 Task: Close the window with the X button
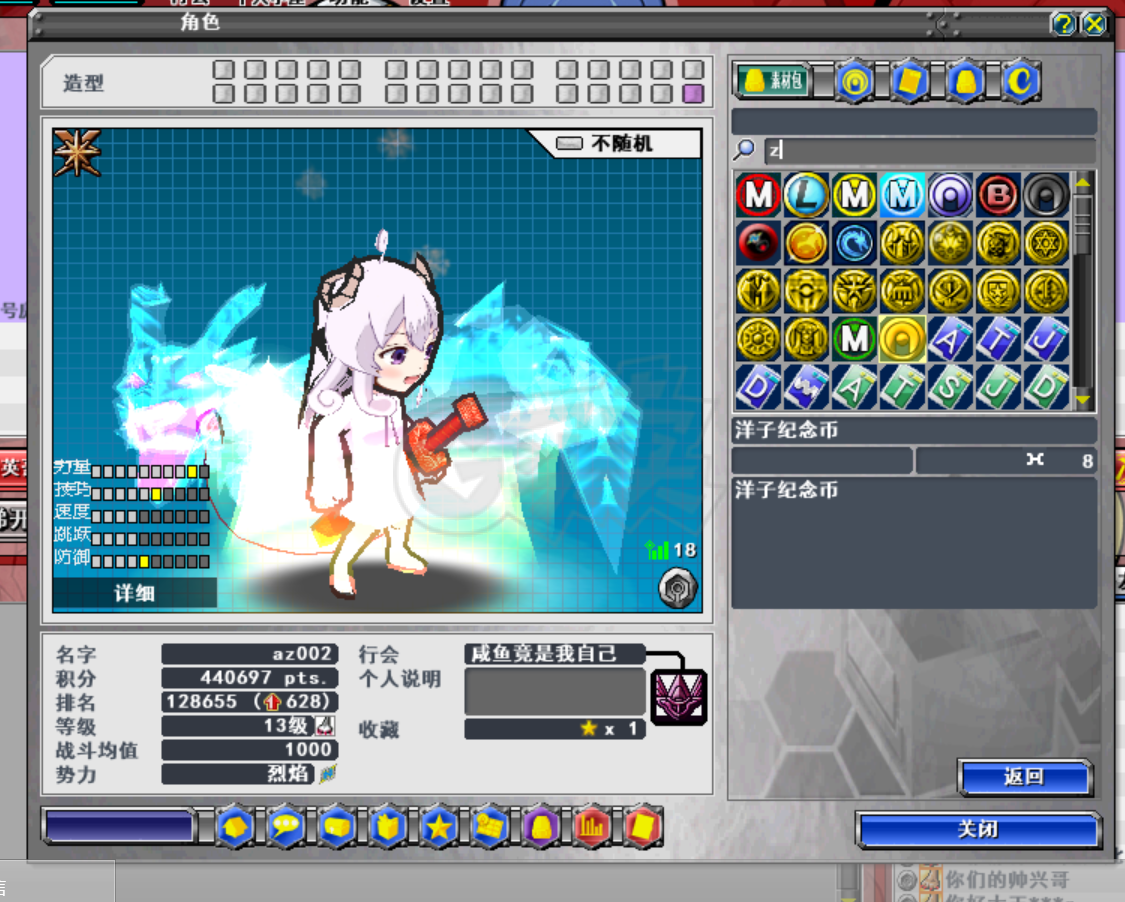tap(1094, 24)
